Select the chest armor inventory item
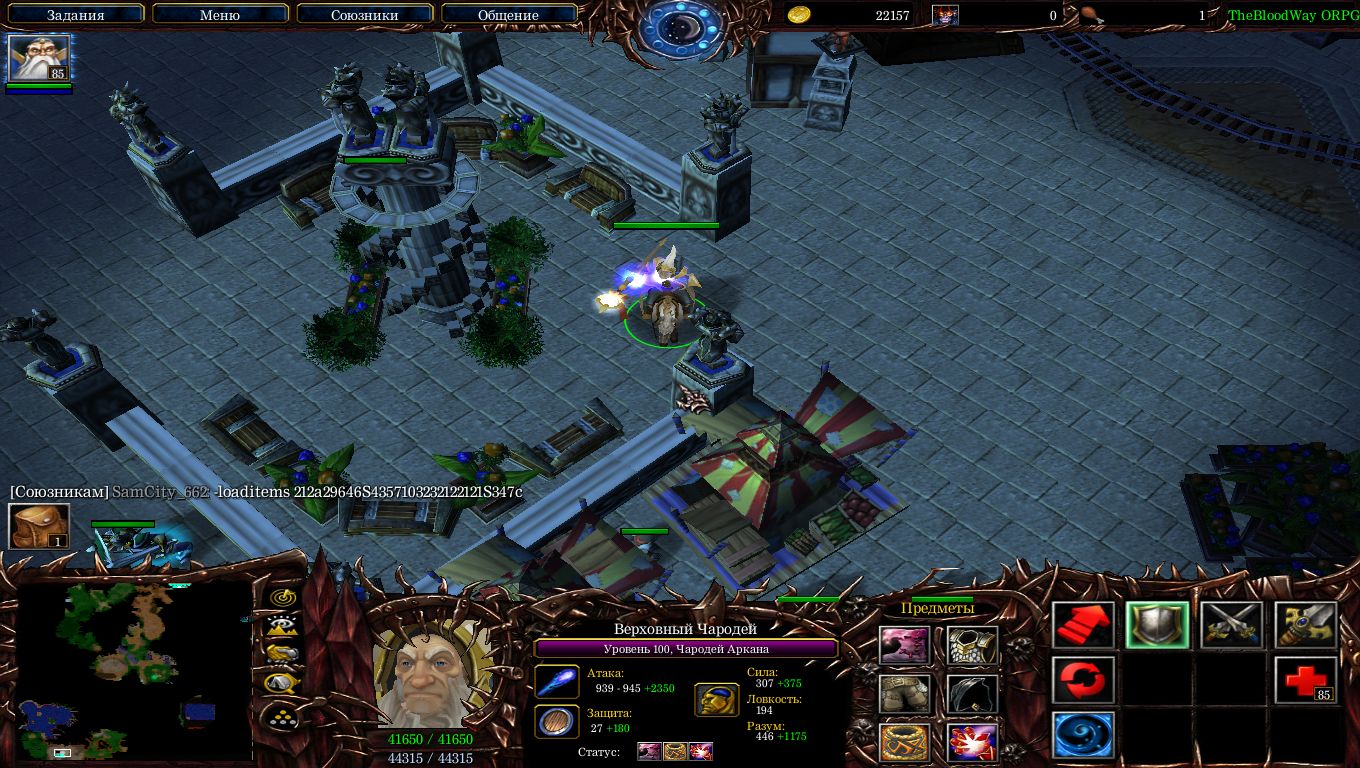The height and width of the screenshot is (768, 1360). point(972,646)
